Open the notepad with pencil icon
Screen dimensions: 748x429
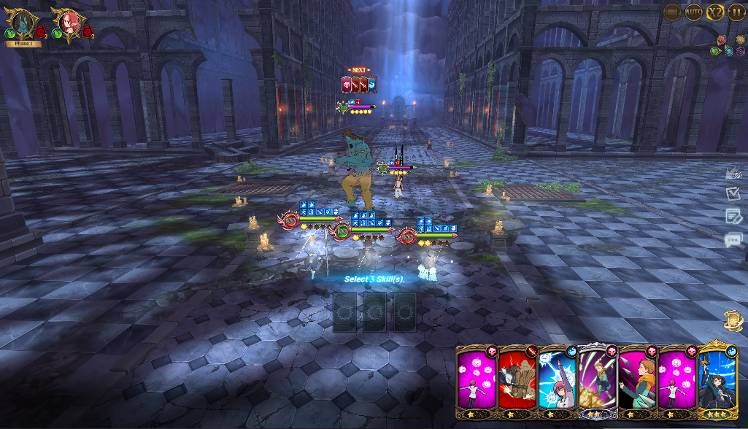coord(733,216)
